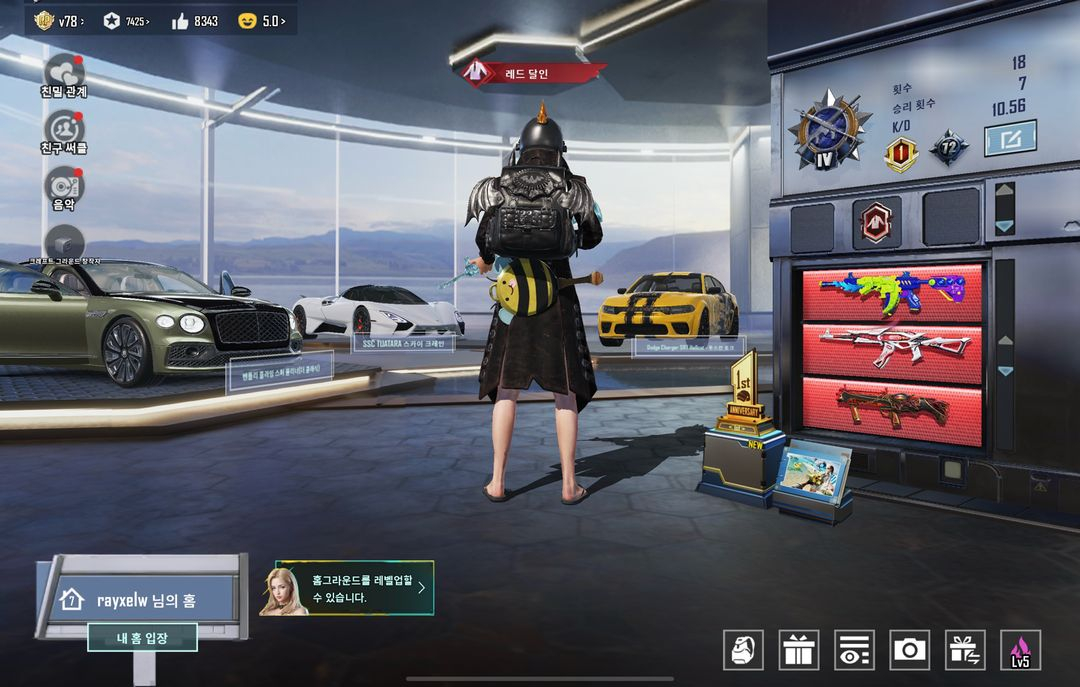
Task: Open the 친밀 관계 hearts menu
Action: point(64,72)
